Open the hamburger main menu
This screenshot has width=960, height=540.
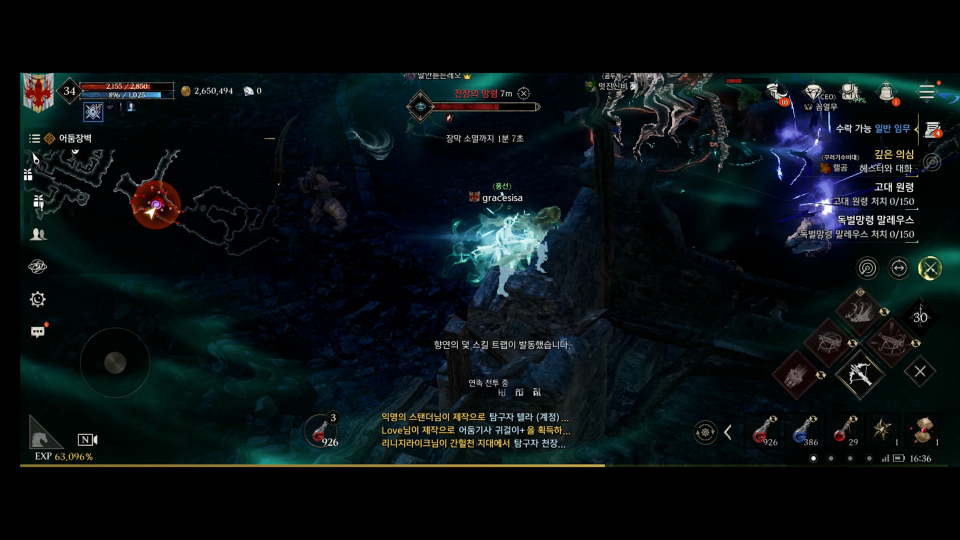click(927, 92)
